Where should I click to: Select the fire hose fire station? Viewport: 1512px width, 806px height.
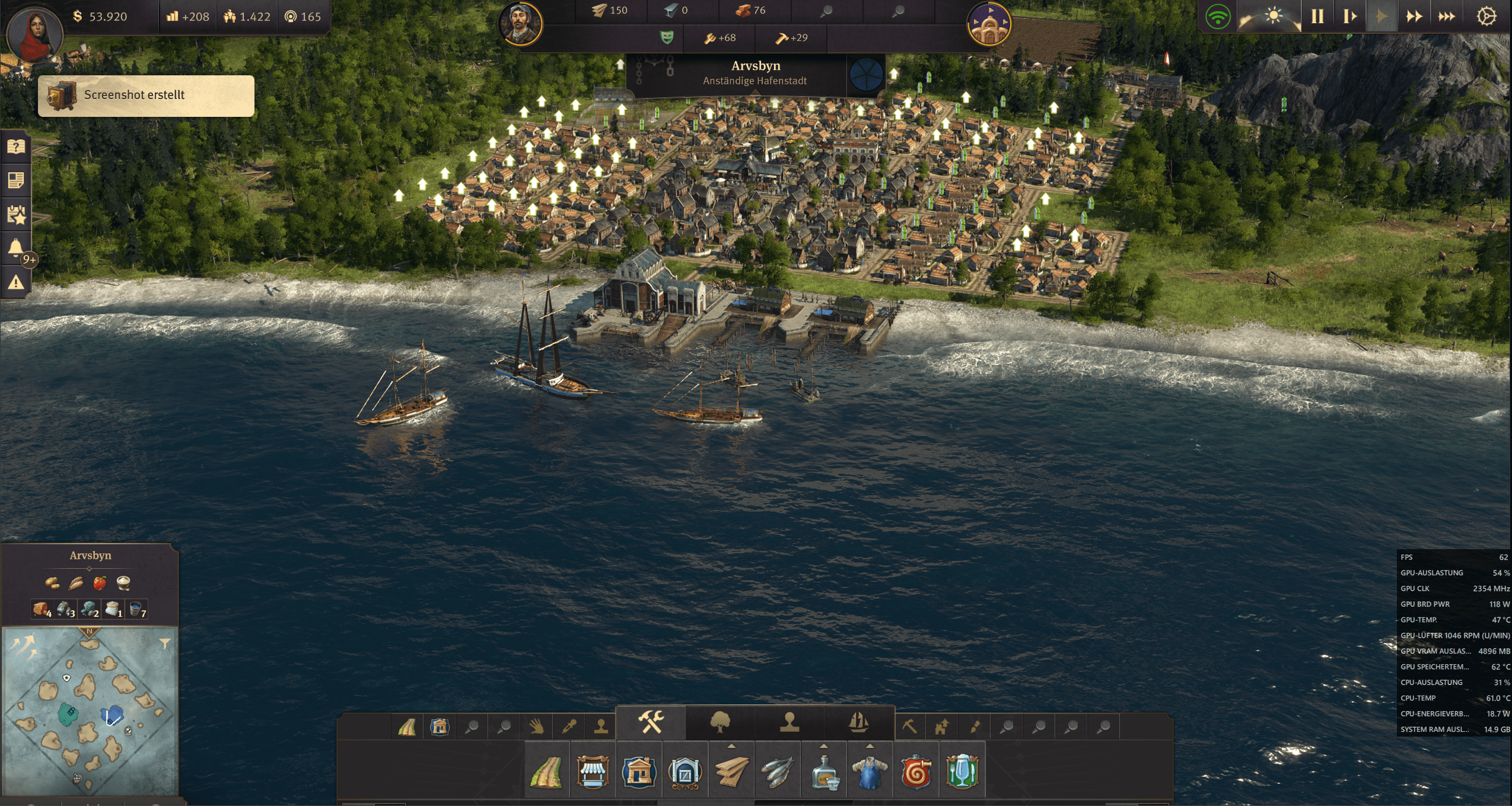(916, 772)
